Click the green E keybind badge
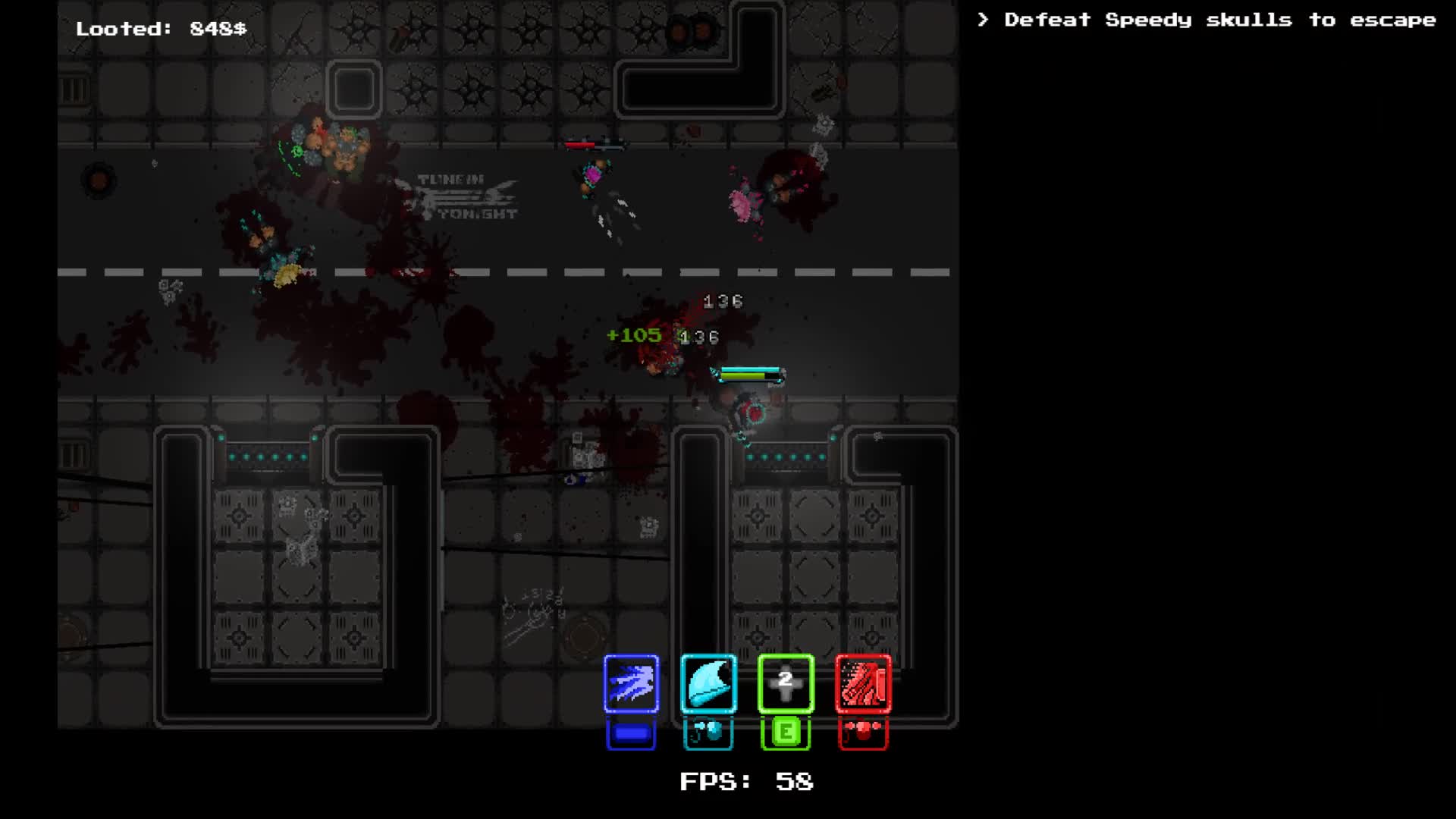 click(786, 732)
